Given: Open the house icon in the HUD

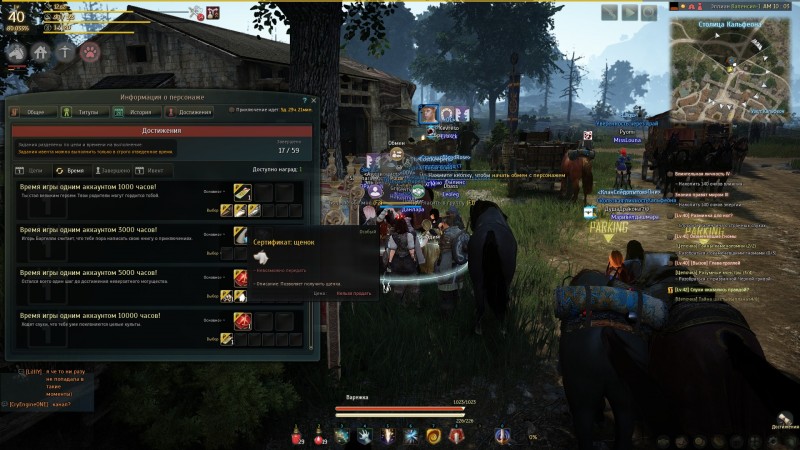Looking at the screenshot, I should [41, 52].
